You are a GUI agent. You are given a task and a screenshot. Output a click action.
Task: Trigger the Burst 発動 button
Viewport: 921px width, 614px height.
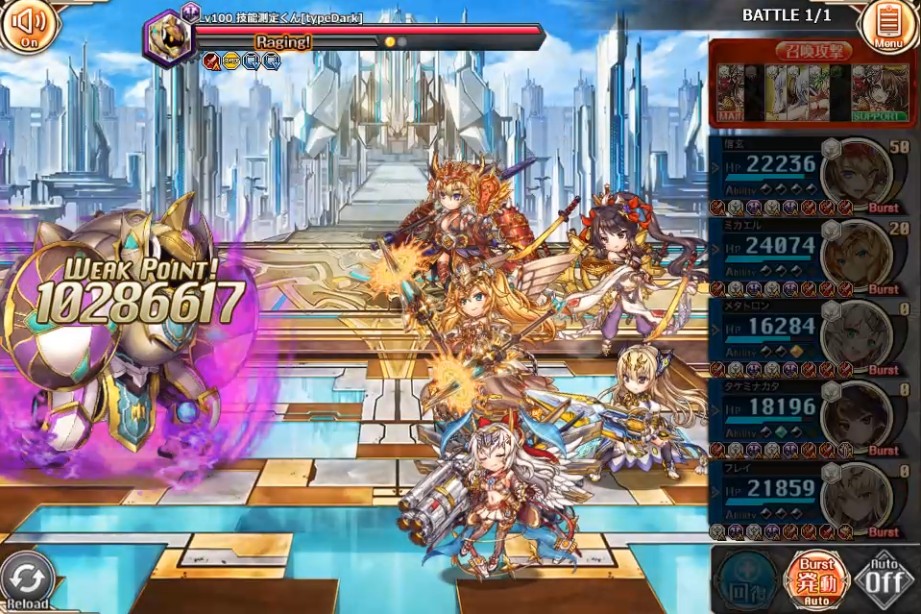coord(815,579)
